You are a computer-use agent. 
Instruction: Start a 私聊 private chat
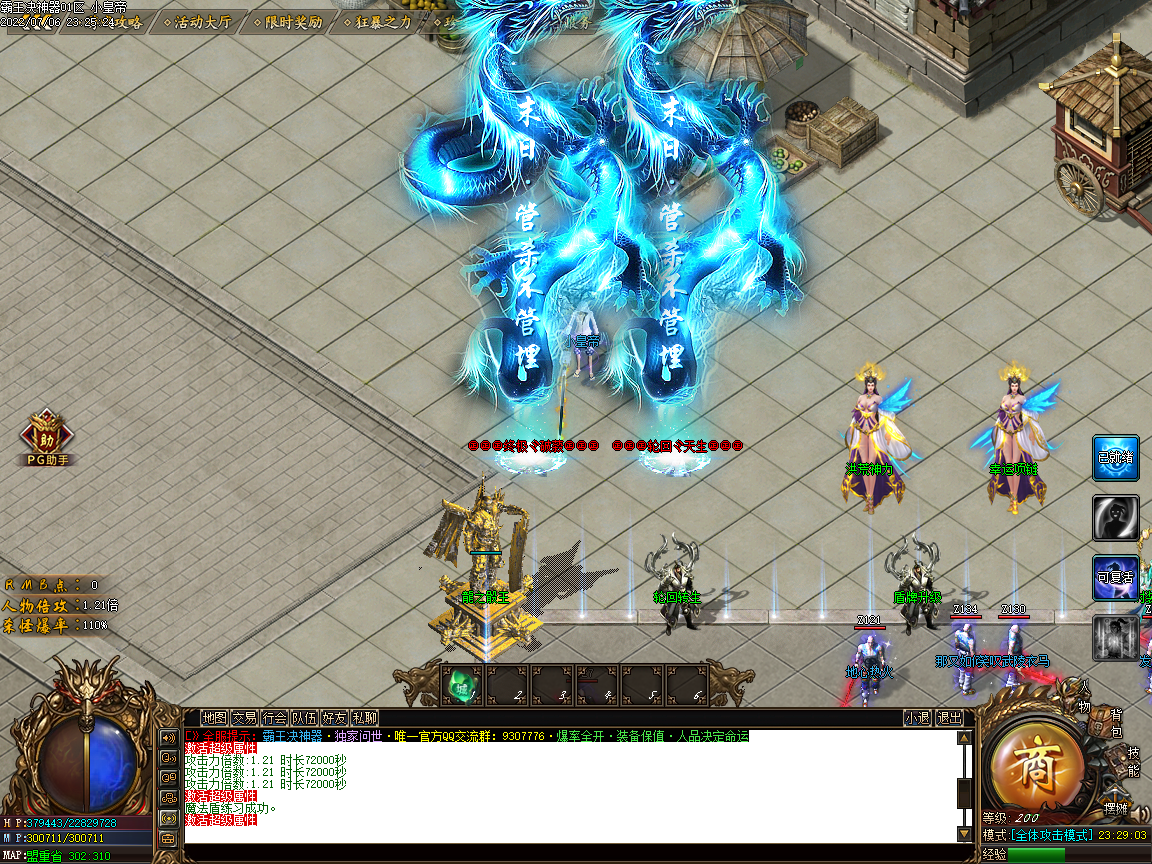tap(365, 718)
